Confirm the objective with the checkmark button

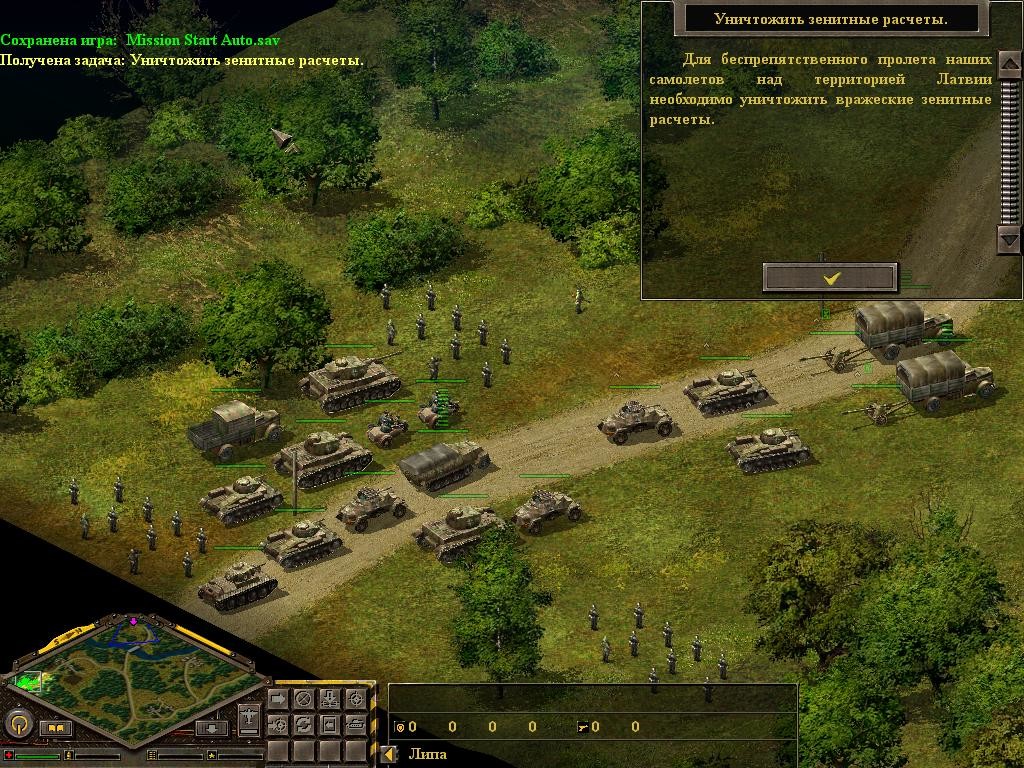click(830, 278)
